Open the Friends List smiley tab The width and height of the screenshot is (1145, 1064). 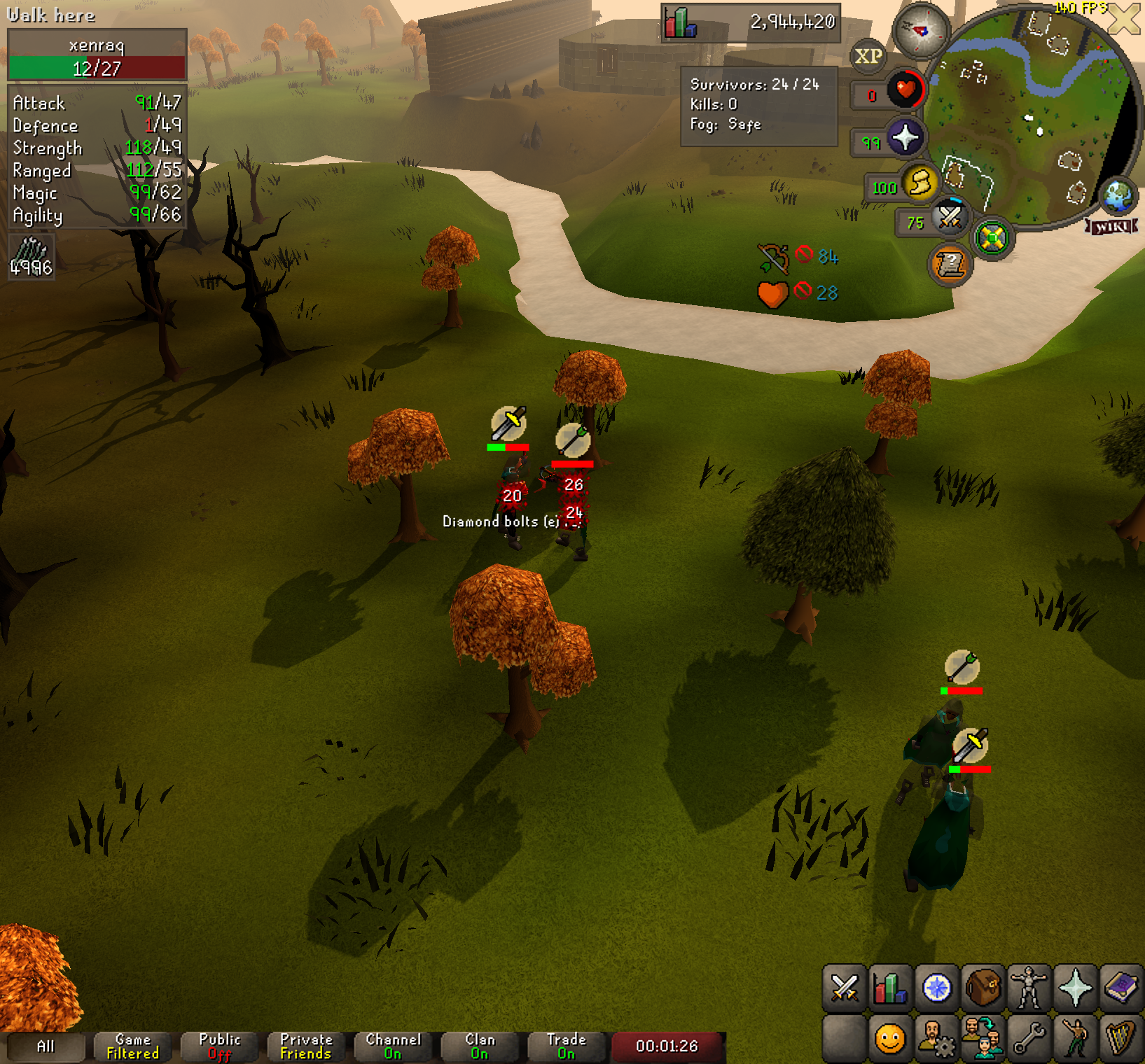890,1038
